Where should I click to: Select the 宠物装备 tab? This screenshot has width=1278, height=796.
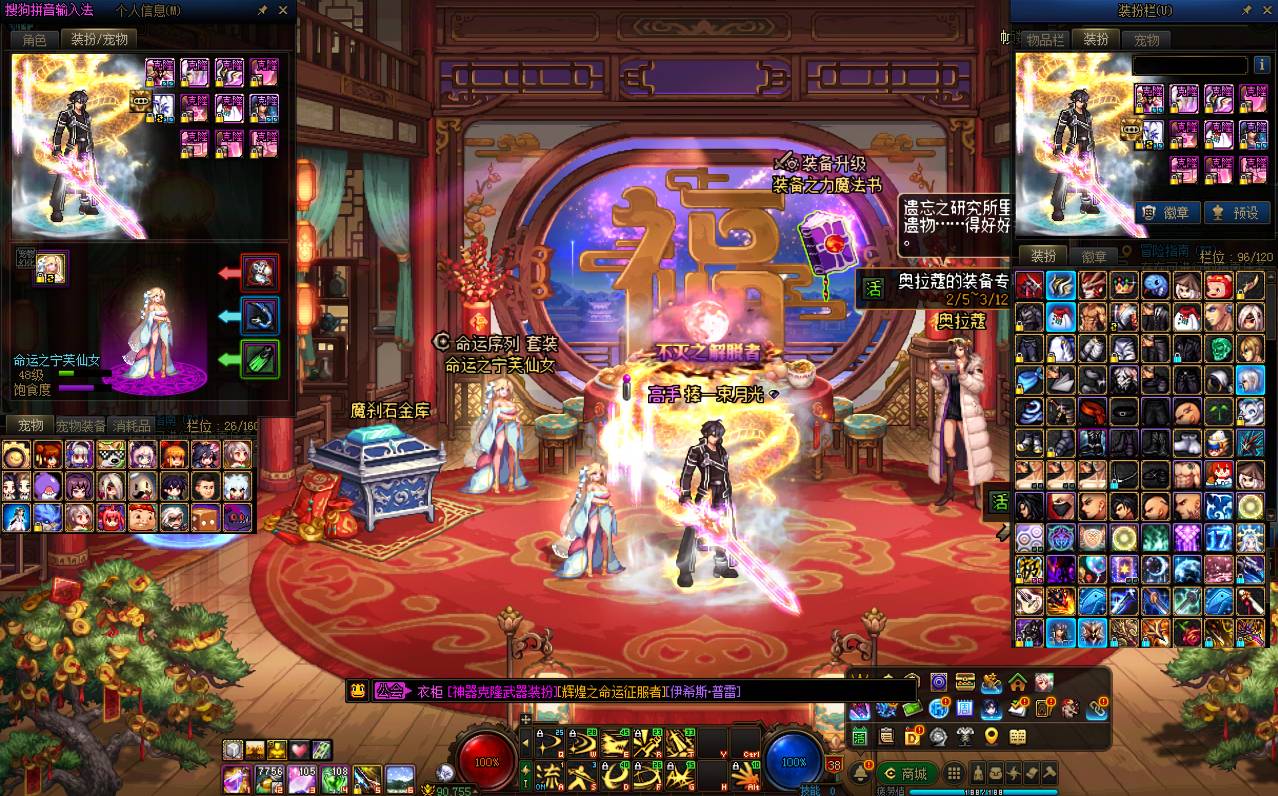pyautogui.click(x=80, y=426)
